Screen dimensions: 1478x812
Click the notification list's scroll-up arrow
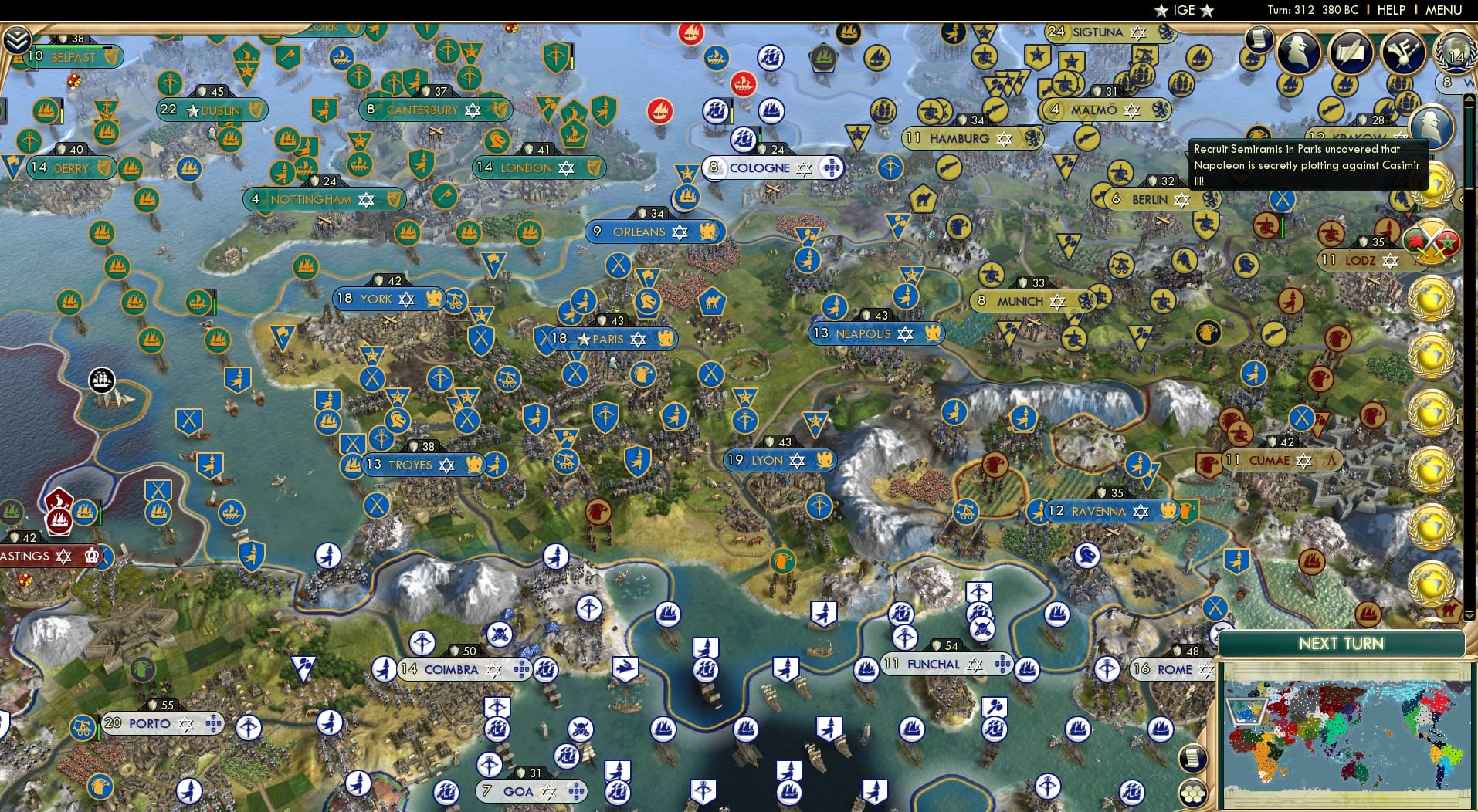pos(1469,100)
